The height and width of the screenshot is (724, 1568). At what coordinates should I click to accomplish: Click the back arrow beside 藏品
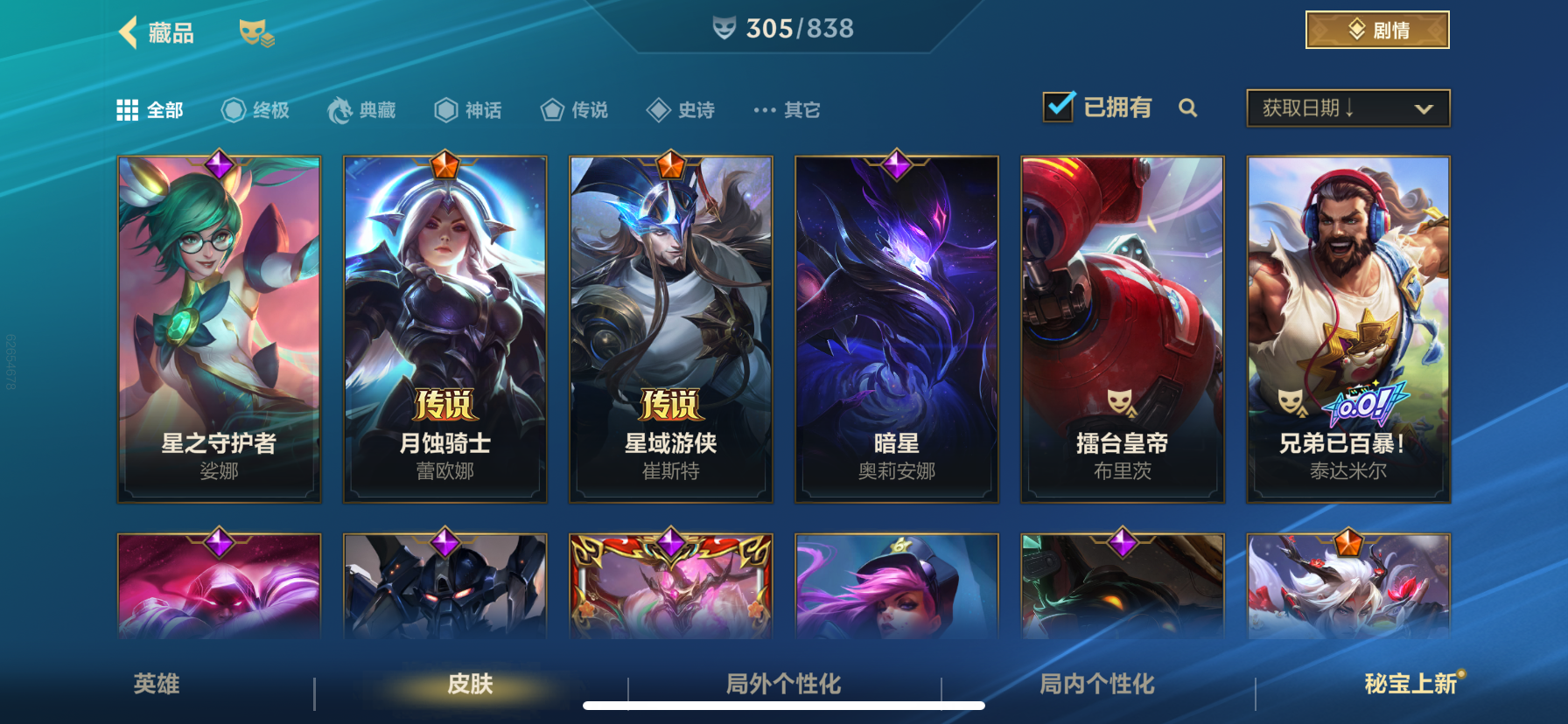pyautogui.click(x=126, y=31)
